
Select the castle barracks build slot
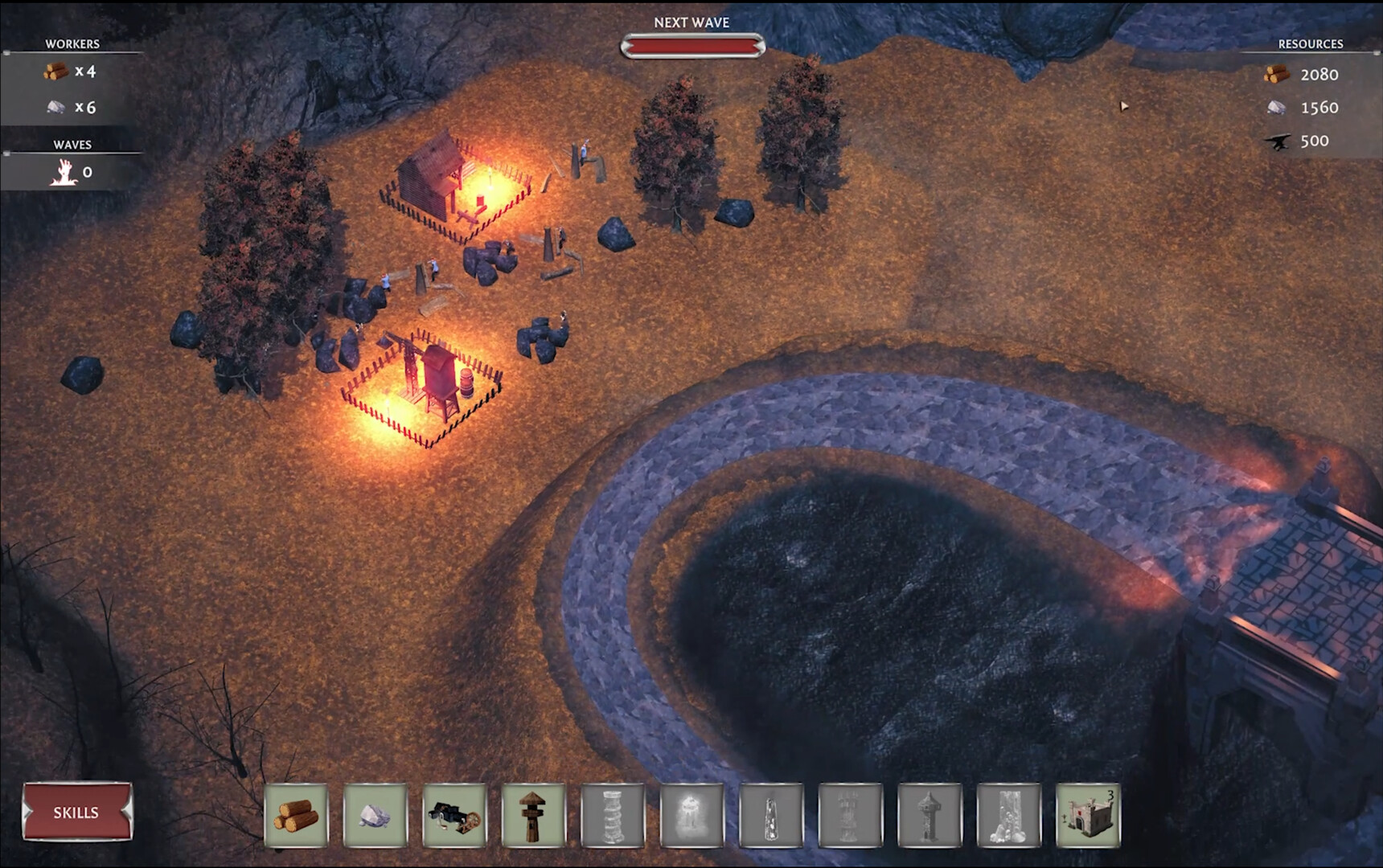coord(1087,815)
